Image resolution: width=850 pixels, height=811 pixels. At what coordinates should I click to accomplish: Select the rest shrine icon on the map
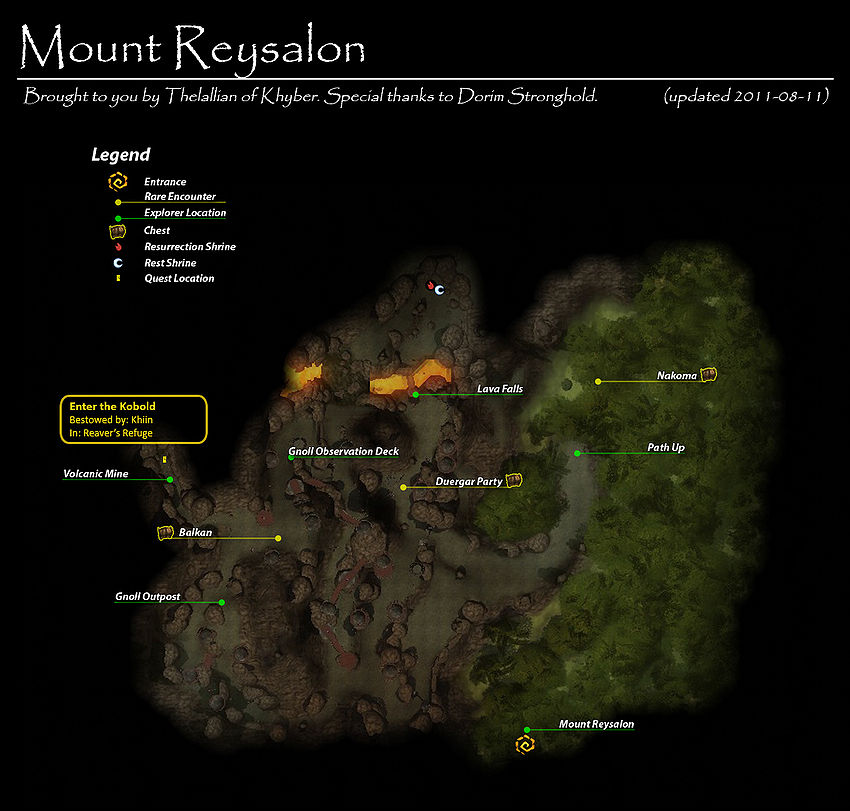pos(438,288)
